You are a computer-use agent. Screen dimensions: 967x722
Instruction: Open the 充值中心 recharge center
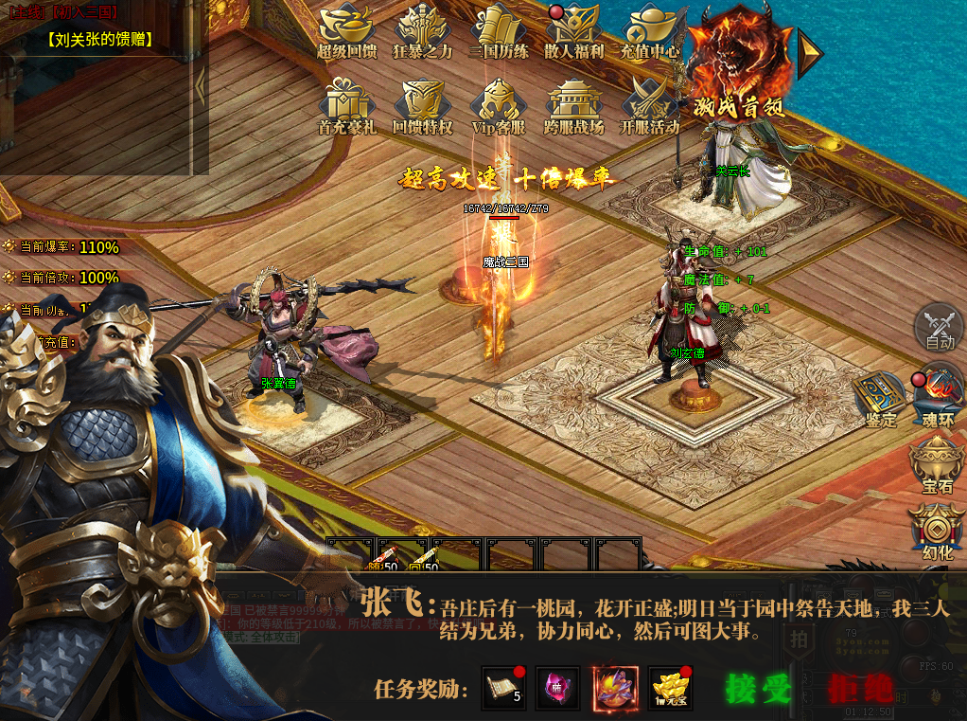click(650, 30)
